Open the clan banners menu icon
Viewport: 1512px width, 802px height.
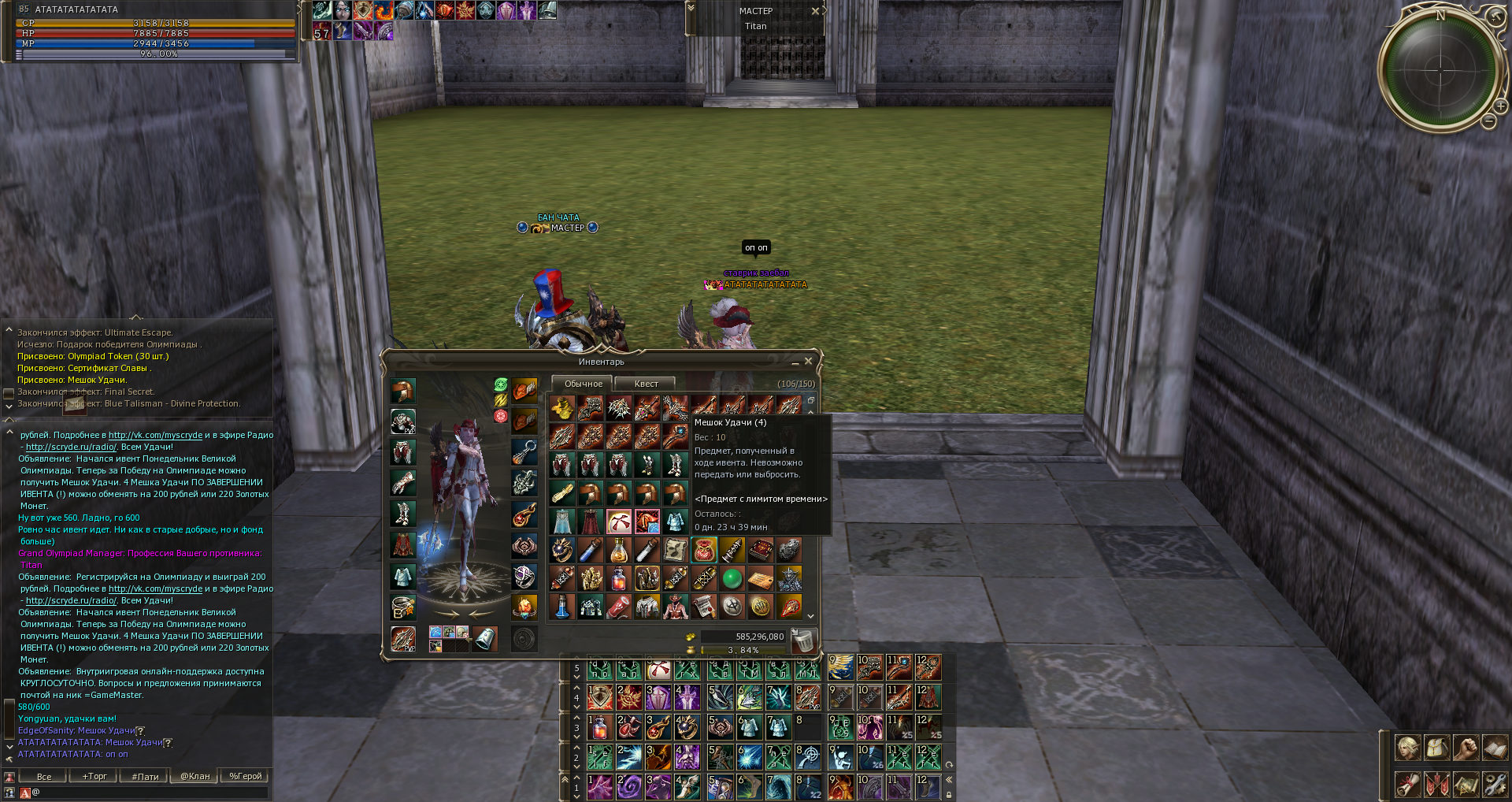(x=1436, y=784)
